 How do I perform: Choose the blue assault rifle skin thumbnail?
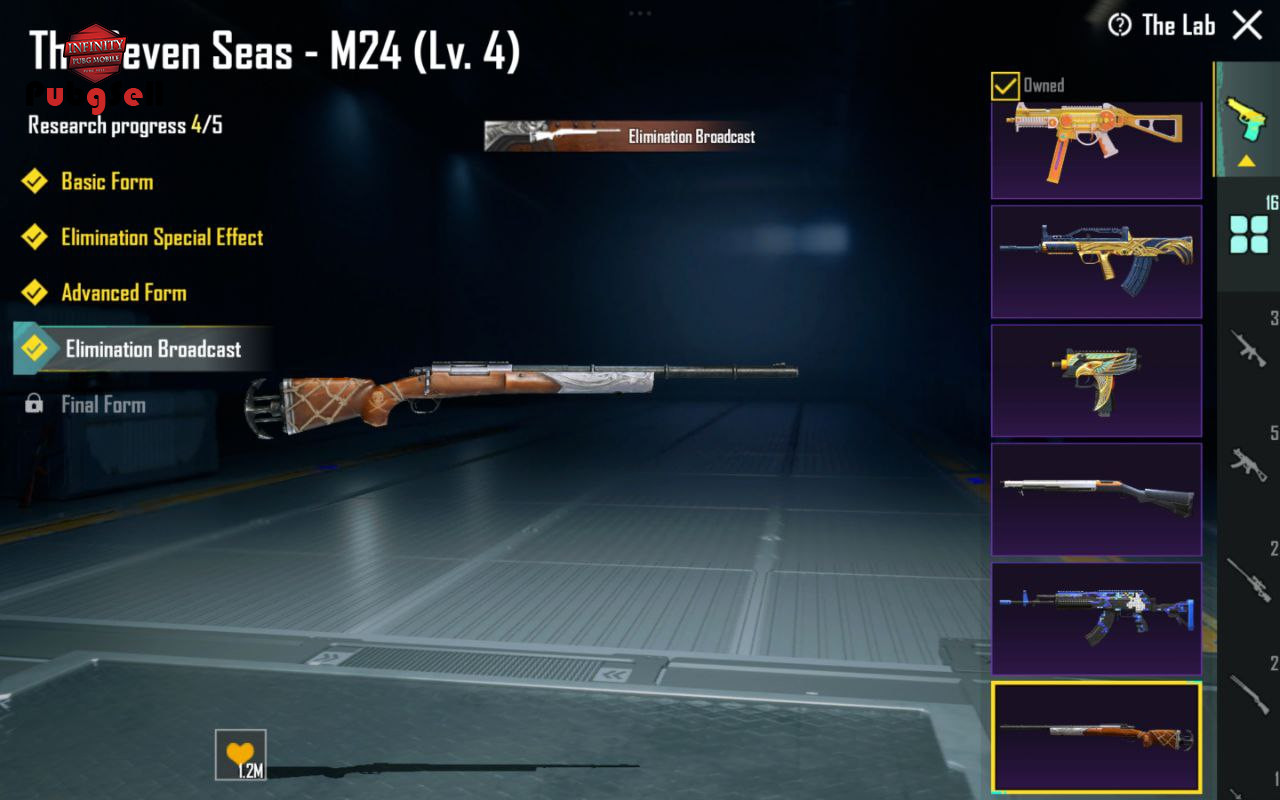click(1096, 618)
